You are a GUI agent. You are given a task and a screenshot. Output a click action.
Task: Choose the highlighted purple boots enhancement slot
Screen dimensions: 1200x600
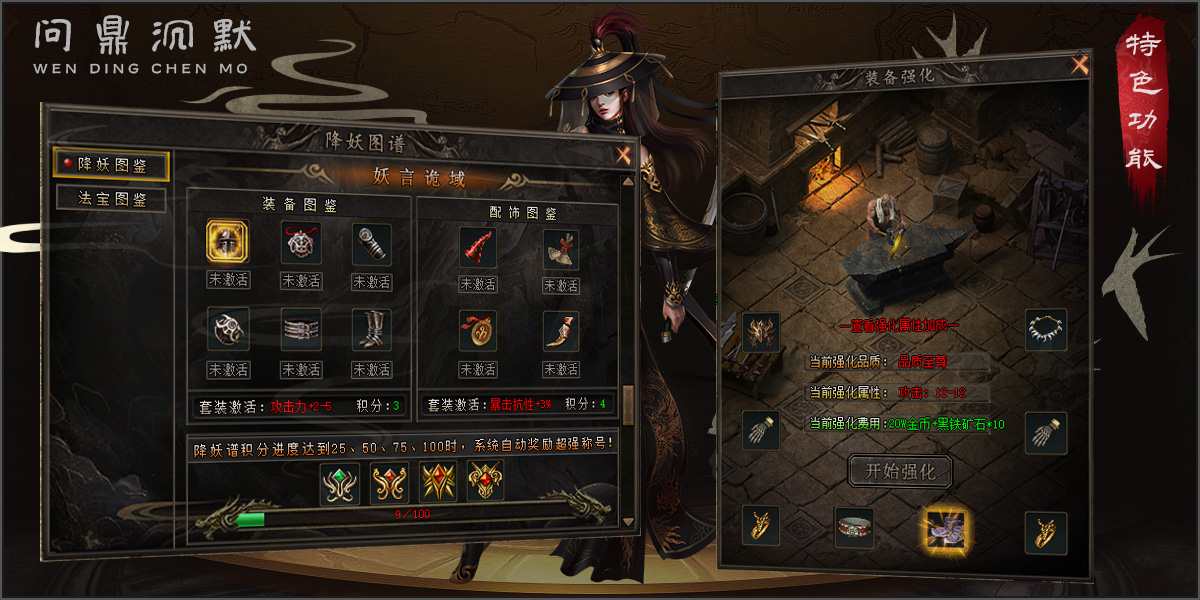(942, 525)
